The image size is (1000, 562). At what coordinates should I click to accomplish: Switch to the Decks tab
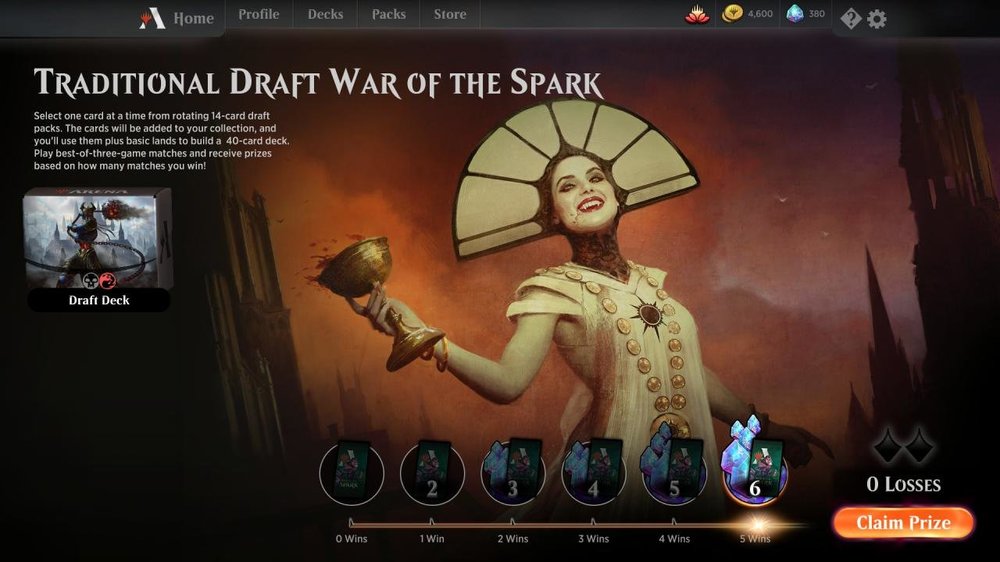325,15
